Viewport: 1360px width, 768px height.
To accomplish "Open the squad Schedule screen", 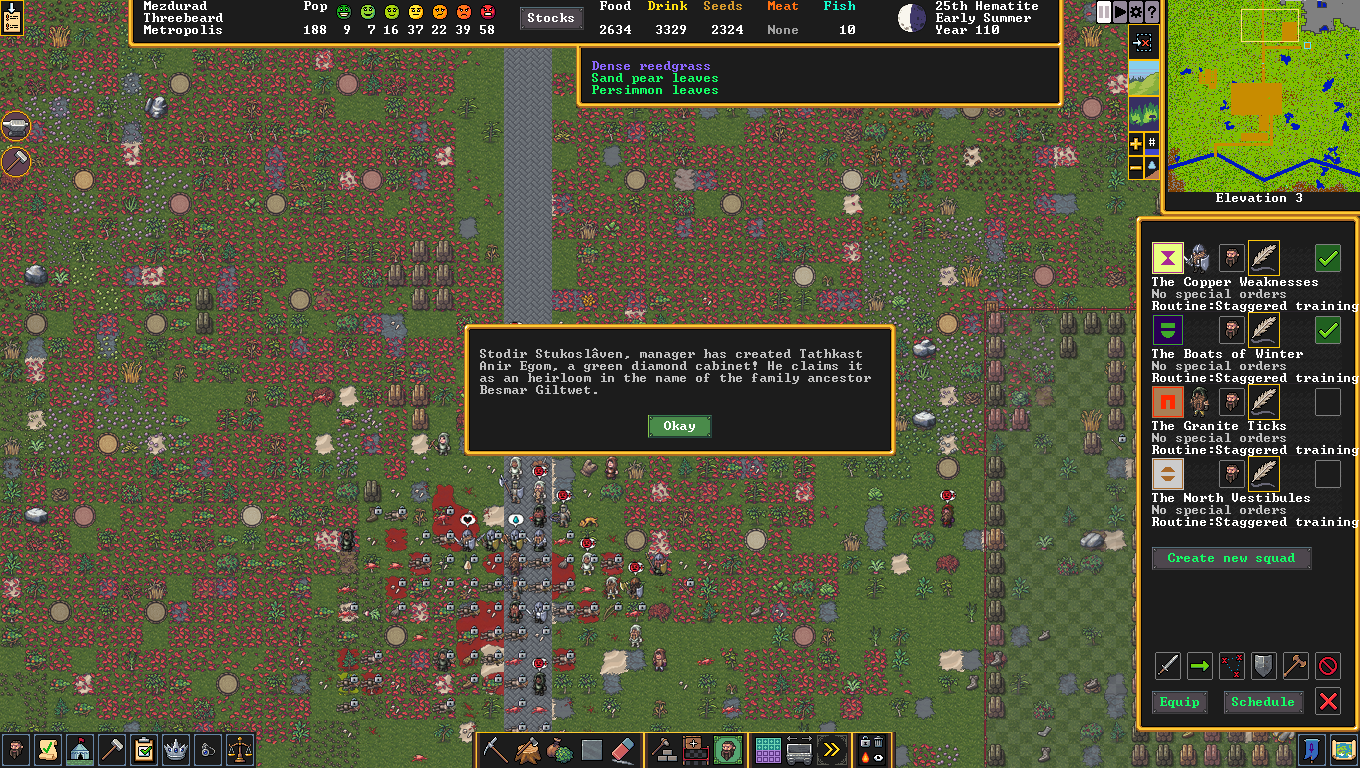I will tap(1263, 702).
